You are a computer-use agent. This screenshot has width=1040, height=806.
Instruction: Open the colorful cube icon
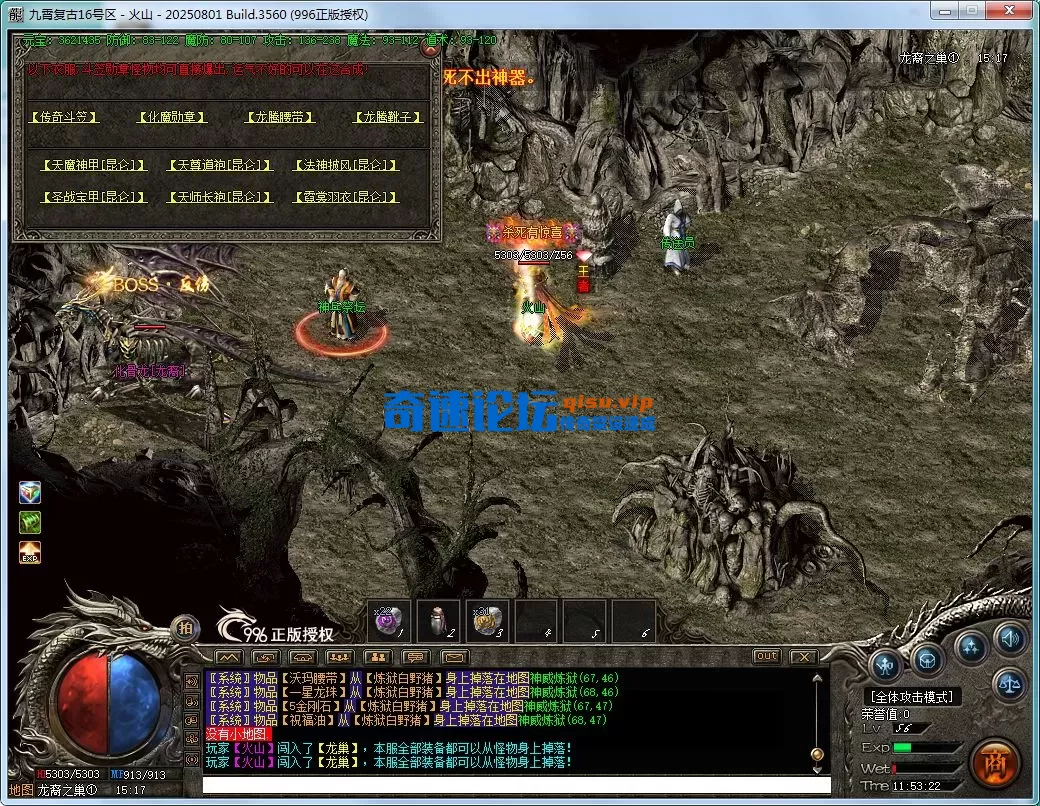click(x=30, y=493)
